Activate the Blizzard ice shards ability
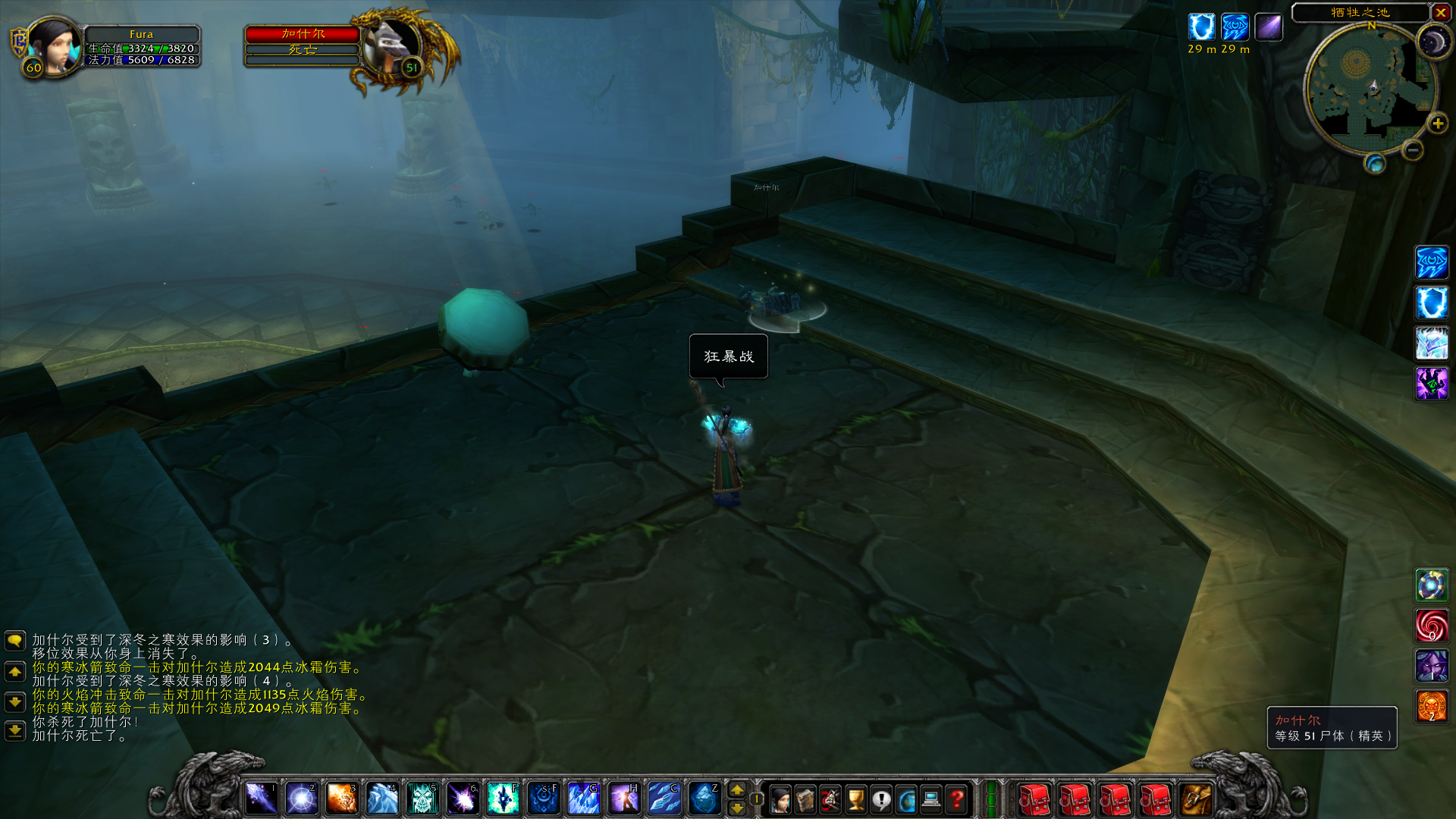1456x819 pixels. point(583,799)
